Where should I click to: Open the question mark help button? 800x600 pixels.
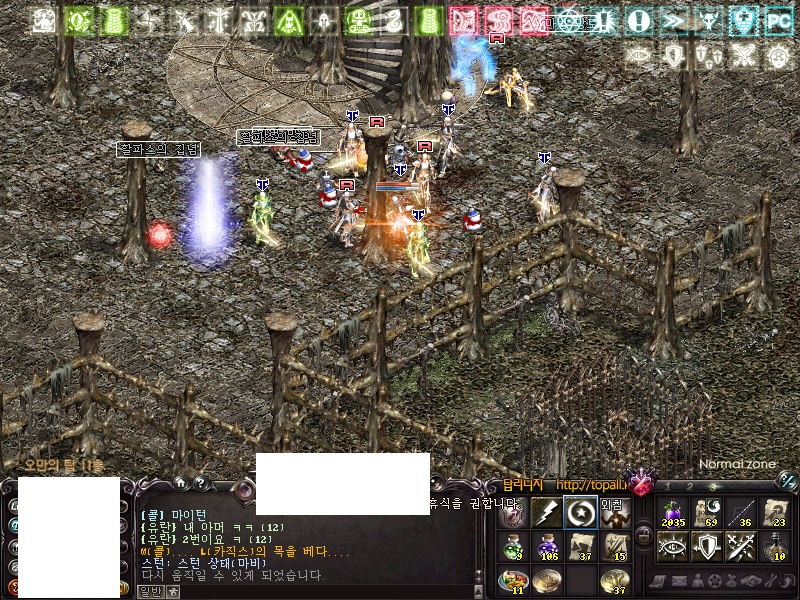coord(200,483)
